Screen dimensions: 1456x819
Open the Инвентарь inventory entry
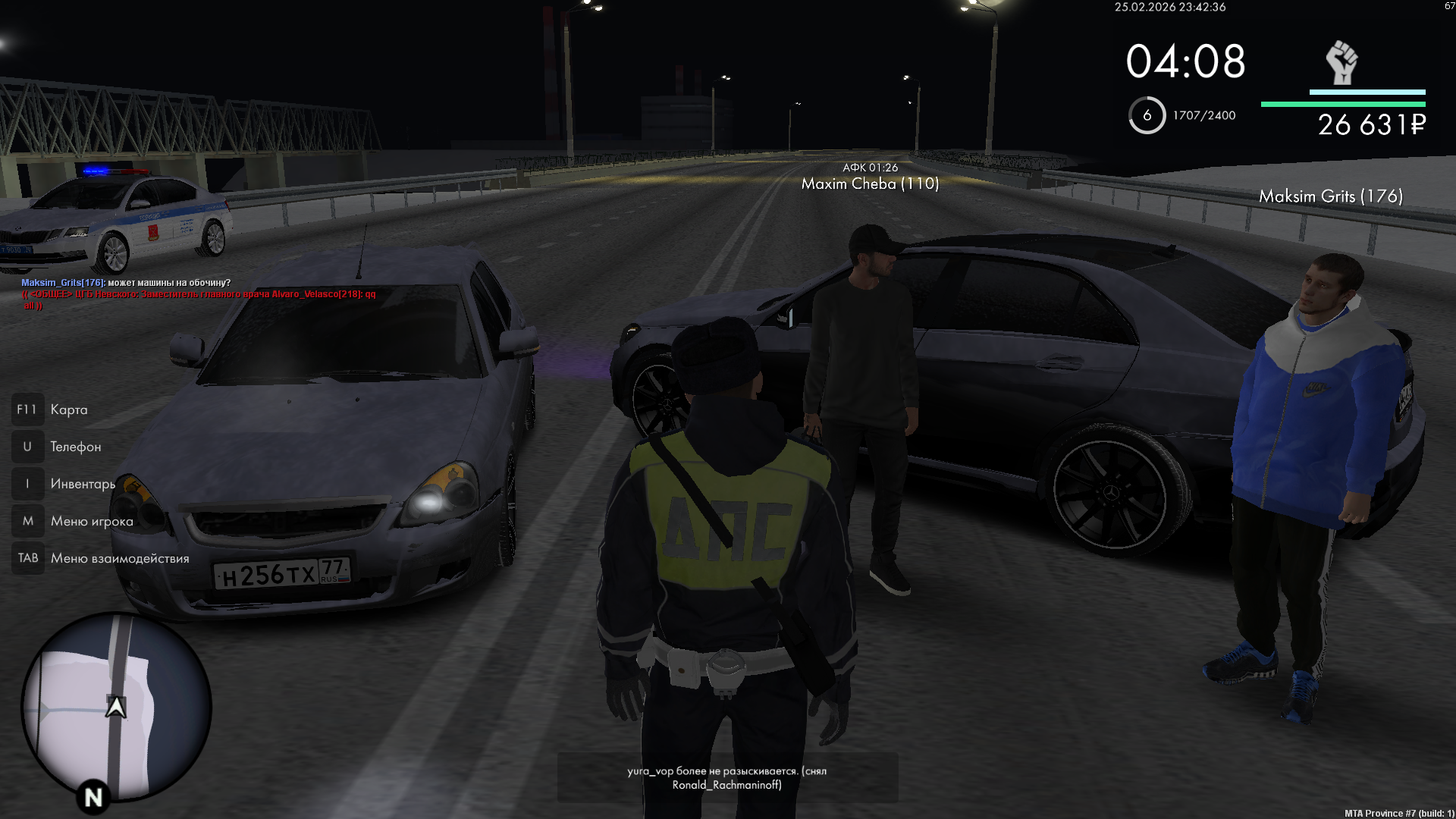pyautogui.click(x=82, y=484)
